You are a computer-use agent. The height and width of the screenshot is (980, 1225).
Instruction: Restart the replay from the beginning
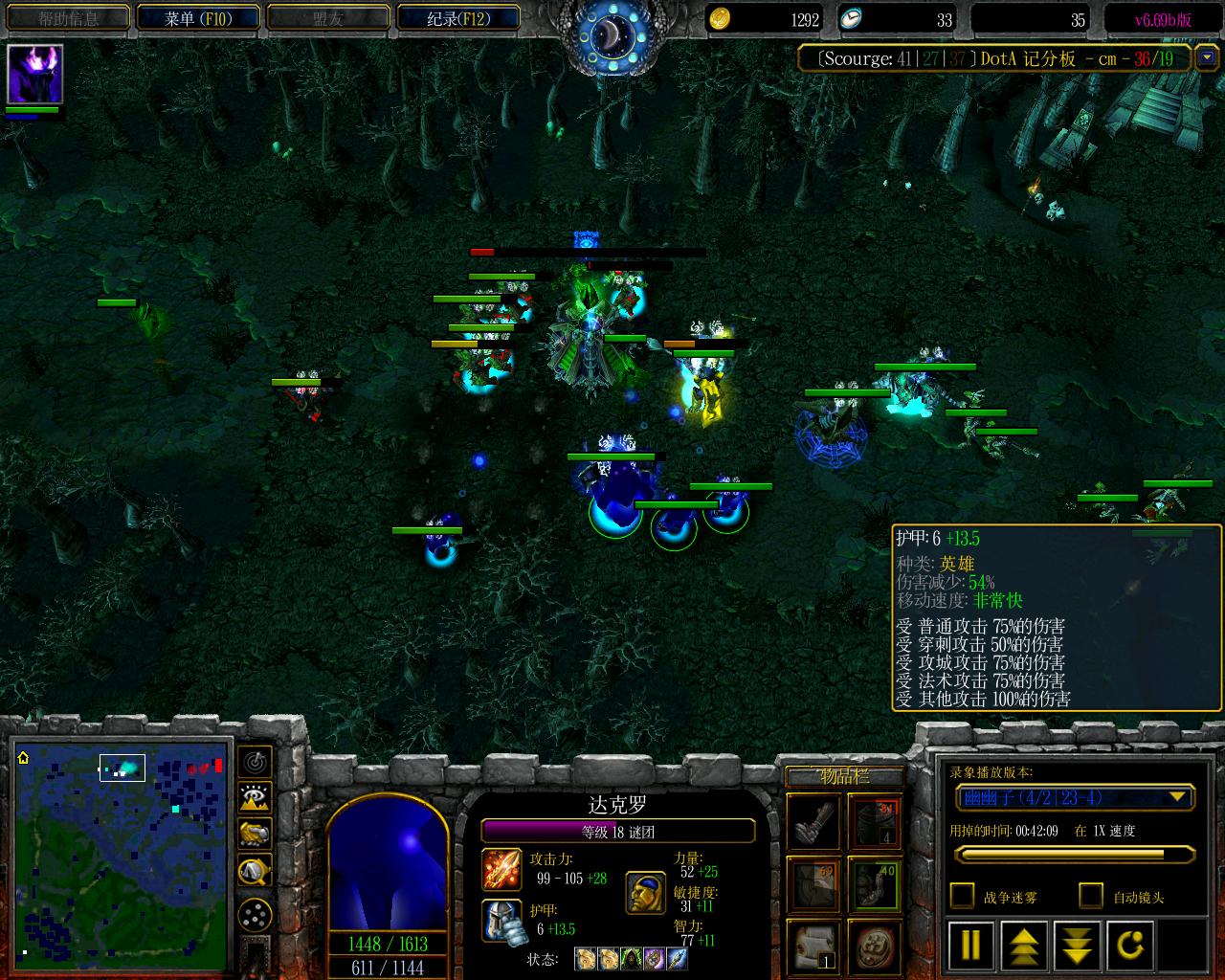(x=1130, y=945)
